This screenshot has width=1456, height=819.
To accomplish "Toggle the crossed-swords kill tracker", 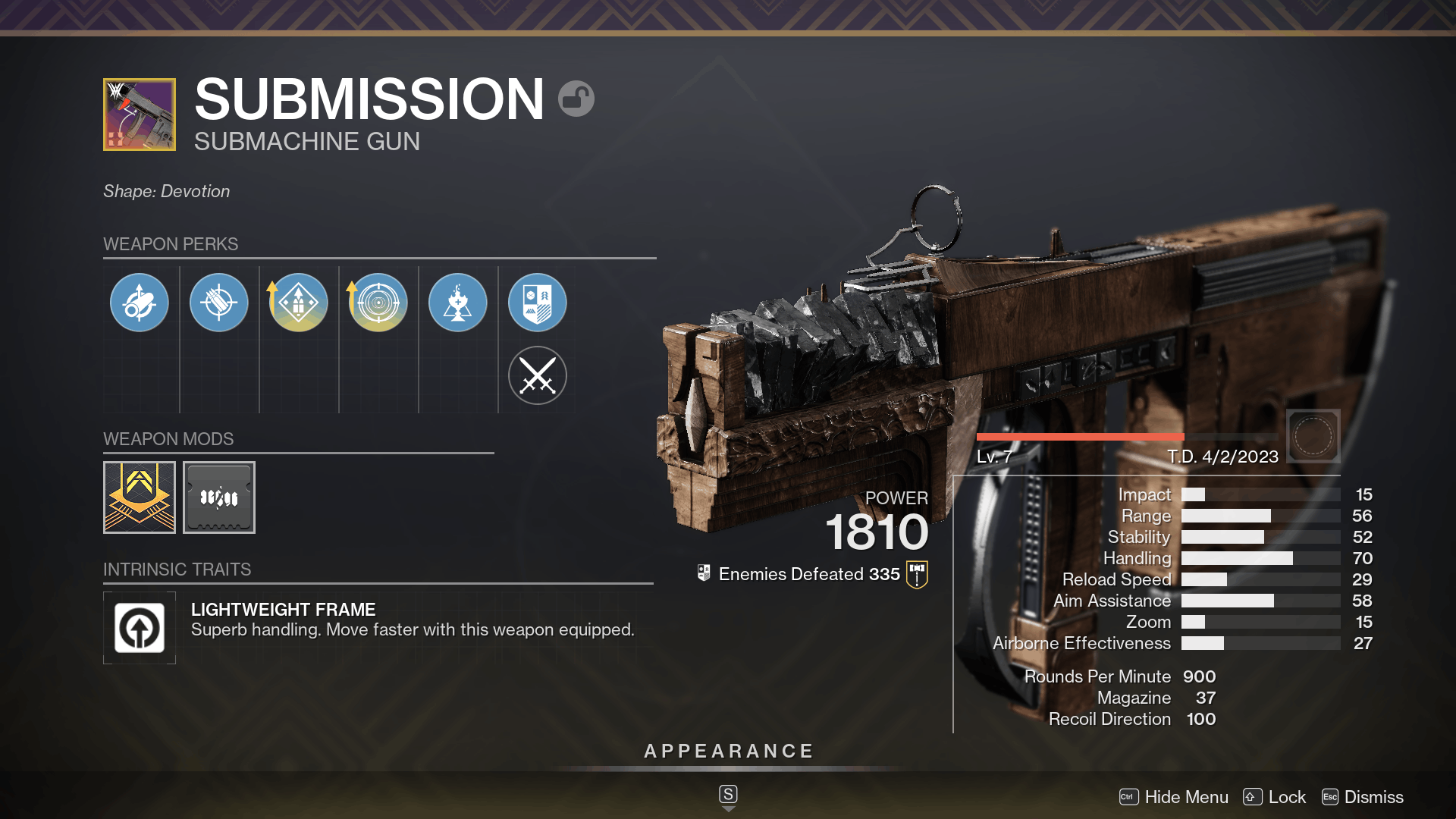I will pyautogui.click(x=538, y=375).
